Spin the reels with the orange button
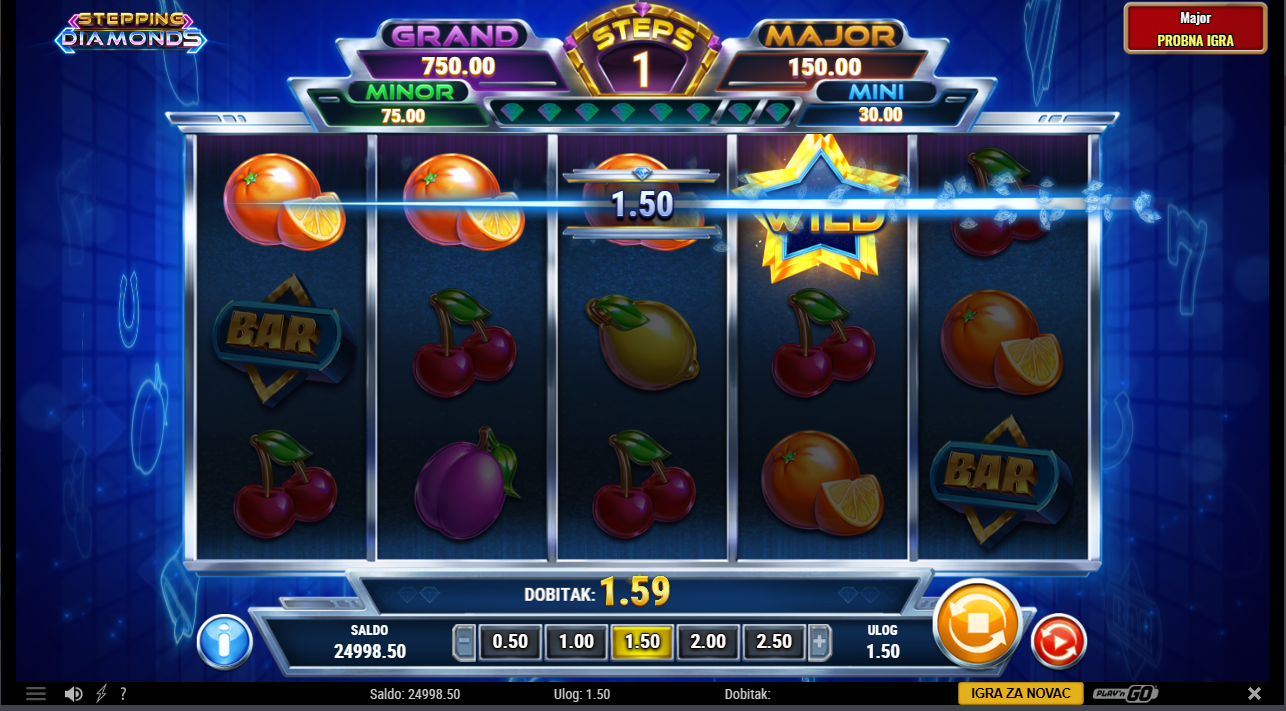Screen dimensions: 1286x711 pos(976,624)
